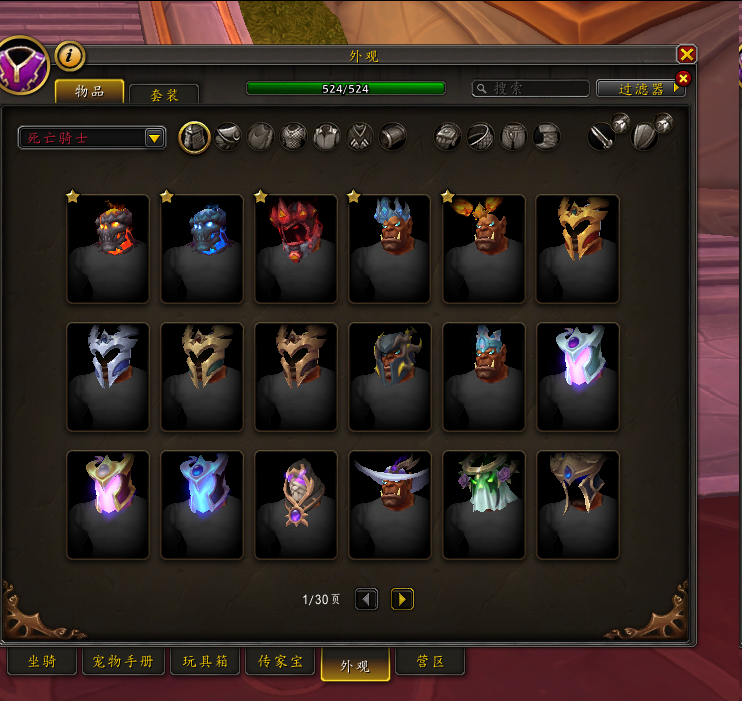Screen dimensions: 742x701
Task: Choose the glowing green skull helmet
Action: click(484, 504)
